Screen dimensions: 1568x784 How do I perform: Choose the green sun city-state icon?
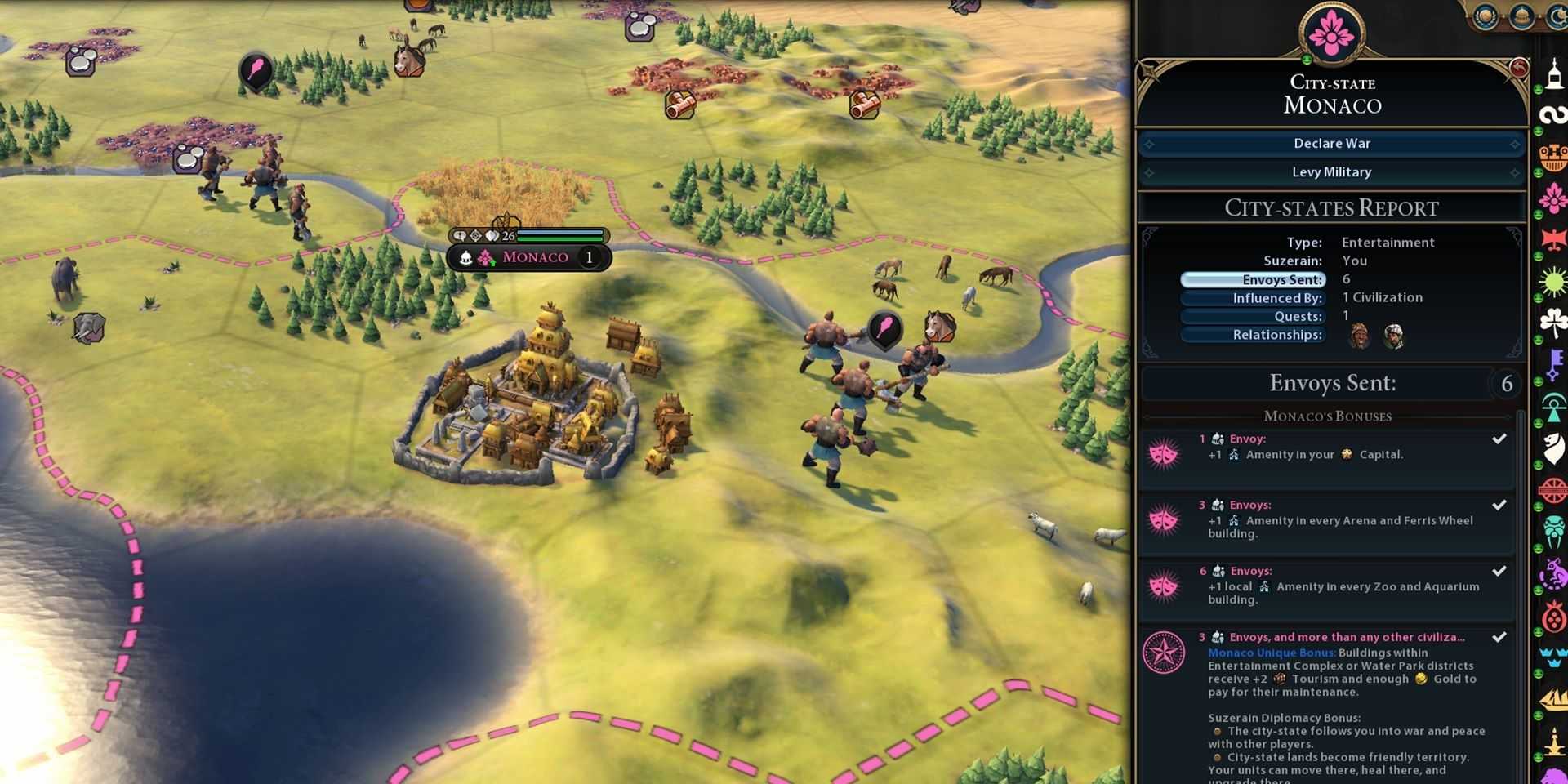click(1552, 283)
